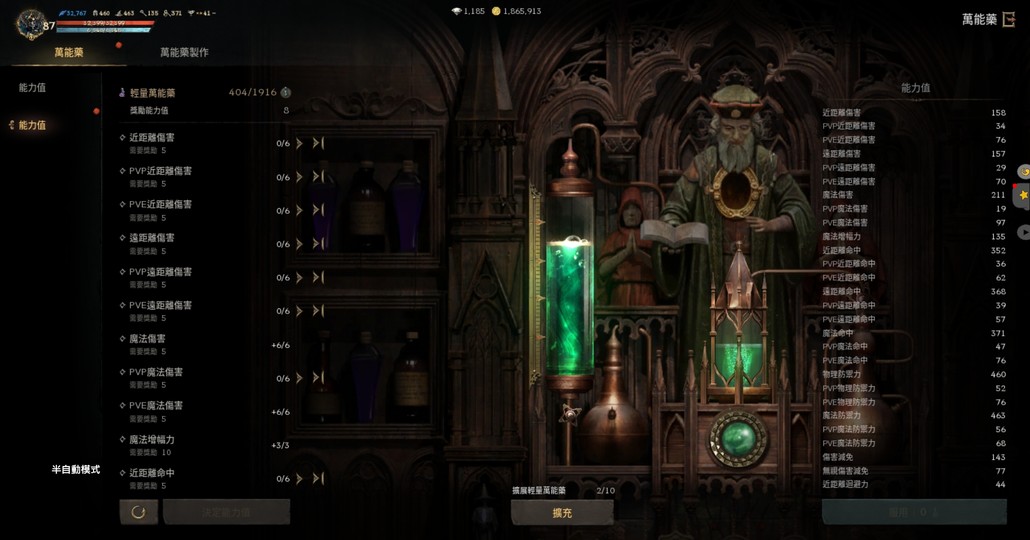Screen dimensions: 1030x540
Task: Add one point to PVP魔法傷害
Action: coord(299,378)
